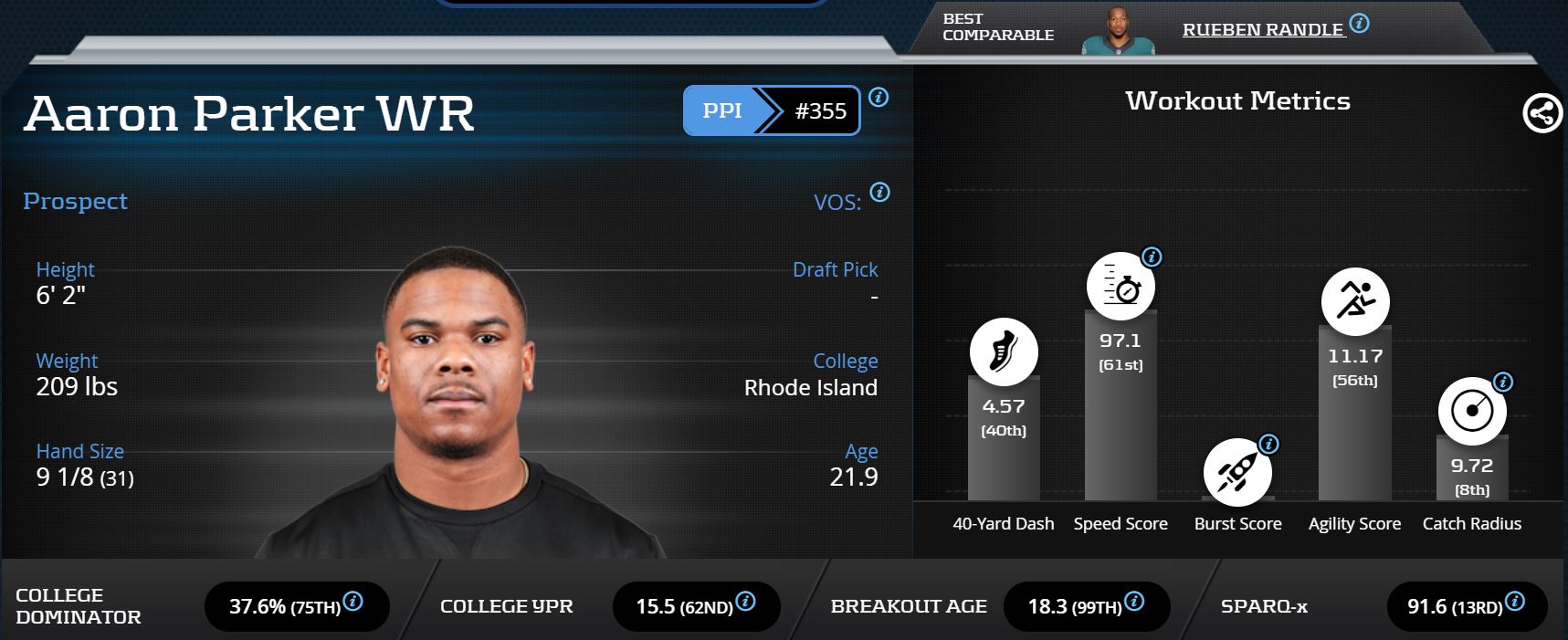
Task: Show info for the PPI ranking
Action: coord(879,97)
